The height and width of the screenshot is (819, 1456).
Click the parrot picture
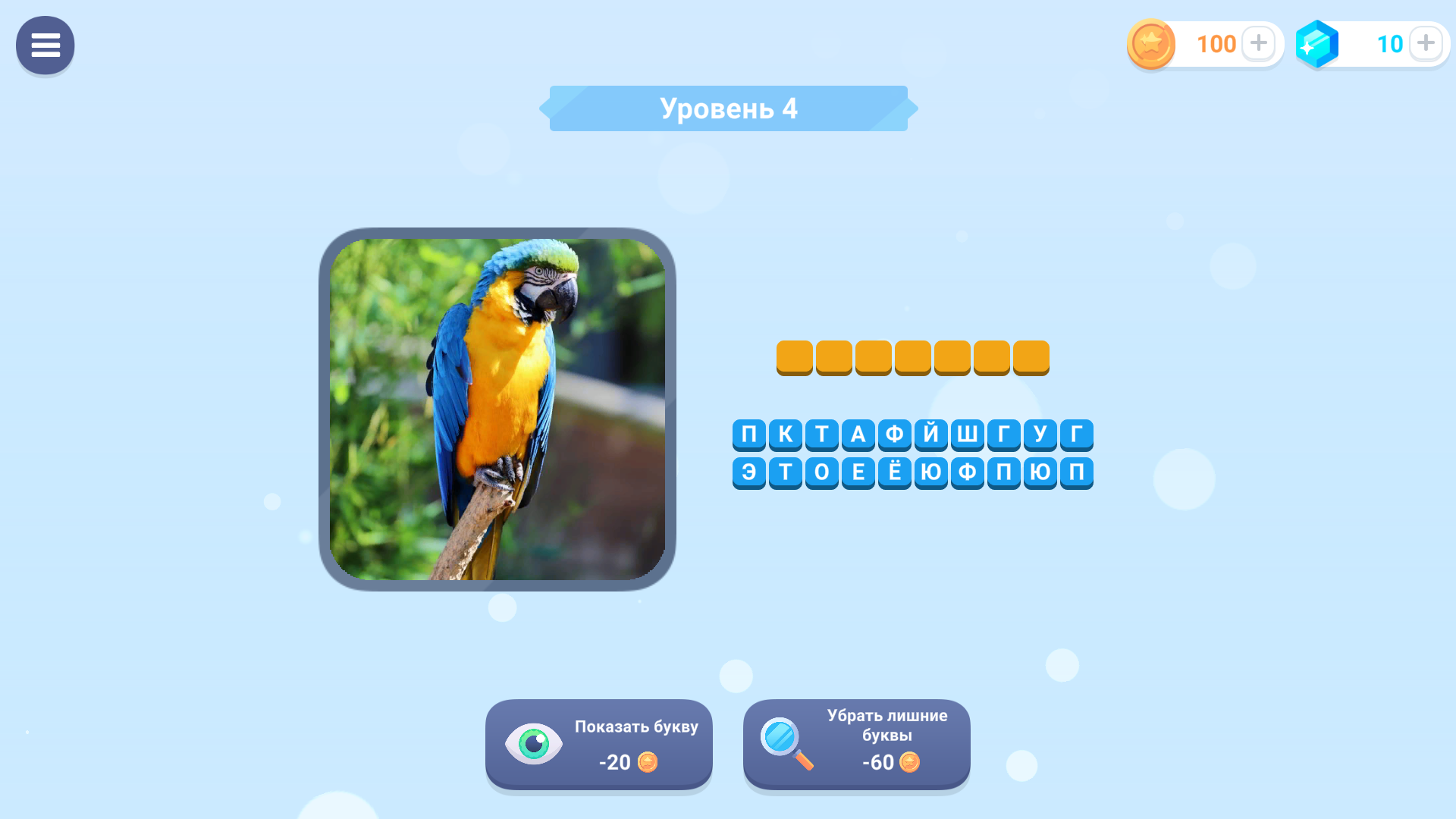[x=497, y=409]
